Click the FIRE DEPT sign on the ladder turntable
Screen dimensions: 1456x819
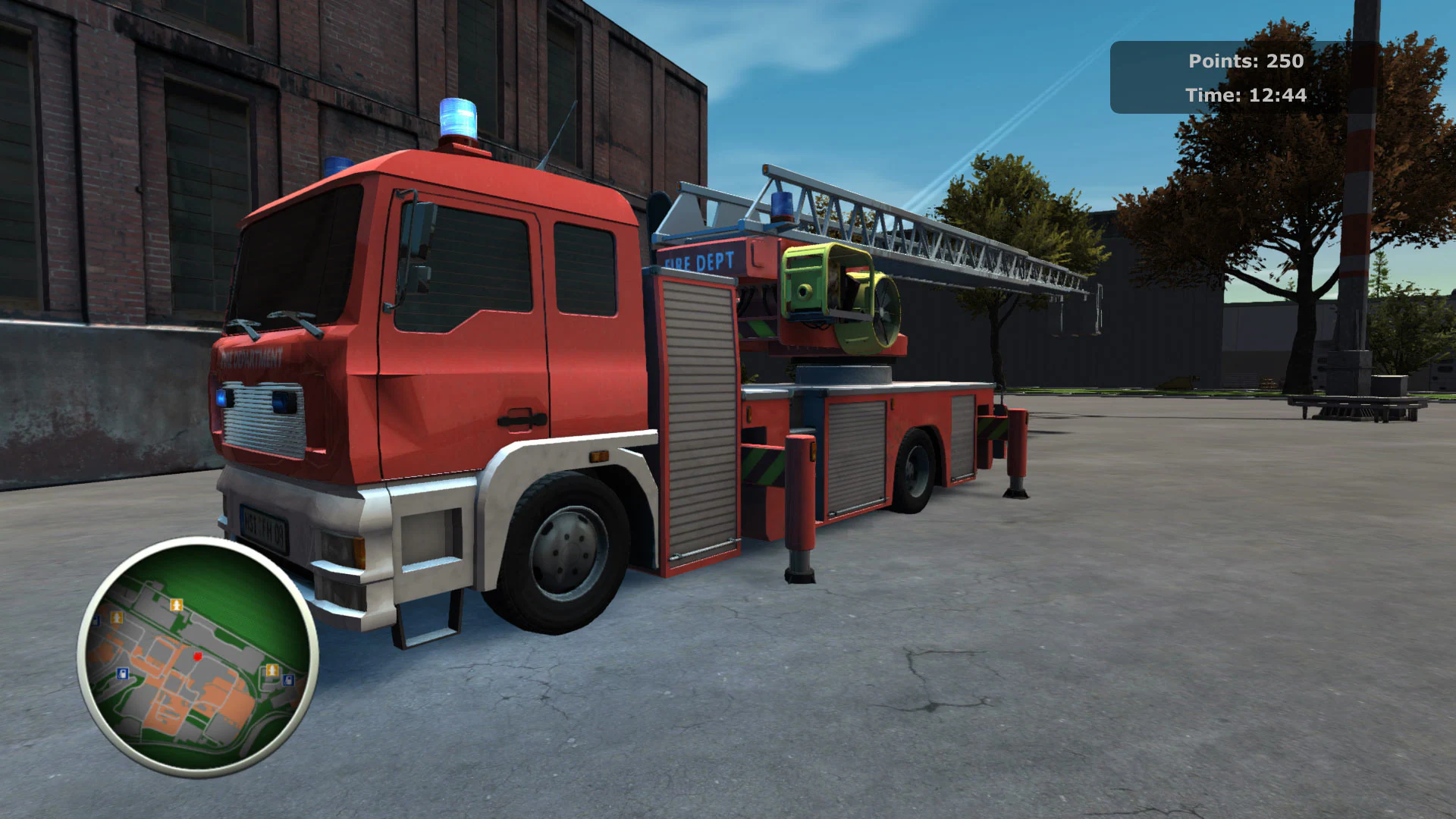tap(698, 262)
